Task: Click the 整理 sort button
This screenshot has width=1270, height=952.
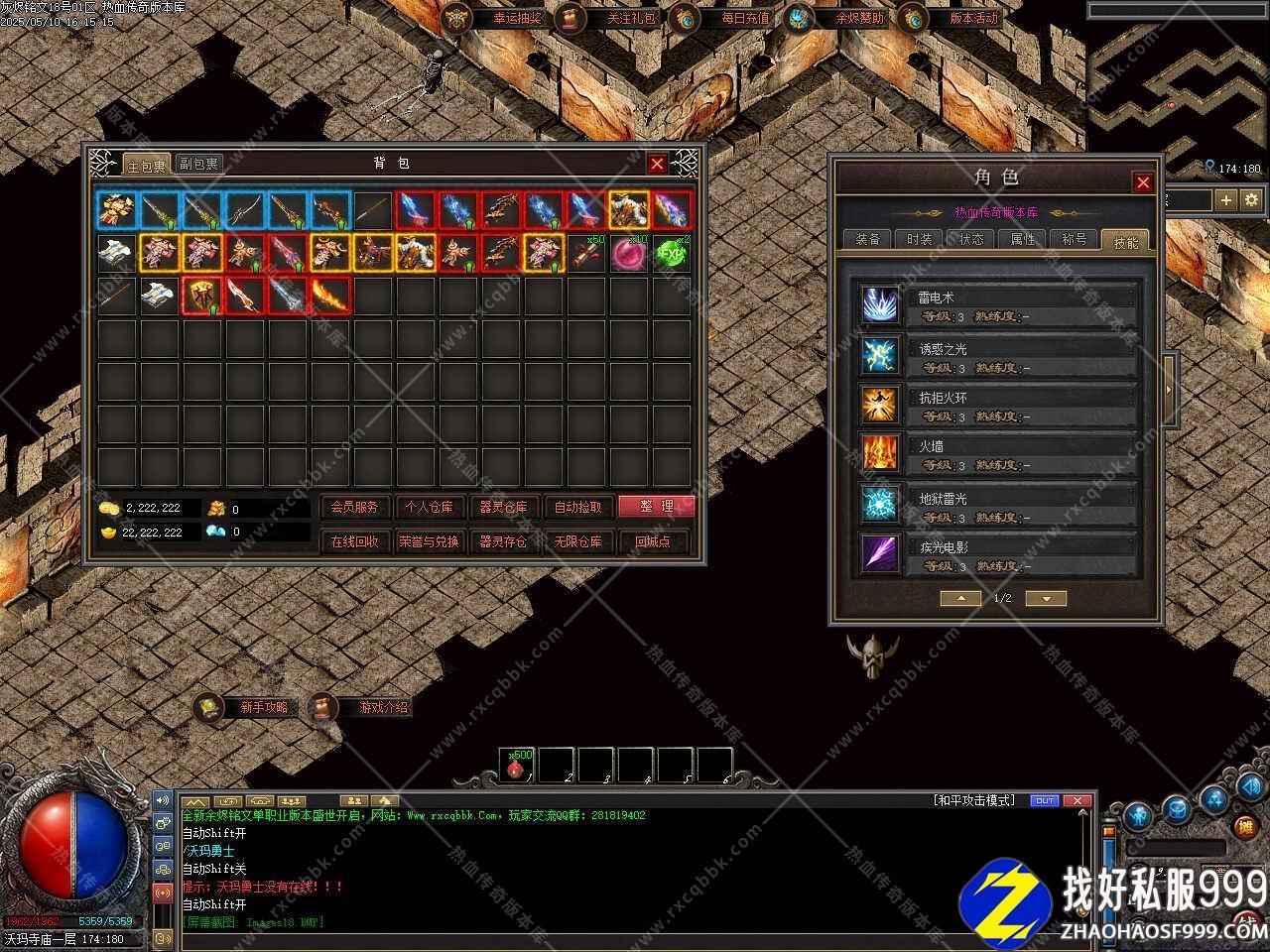Action: [x=656, y=507]
